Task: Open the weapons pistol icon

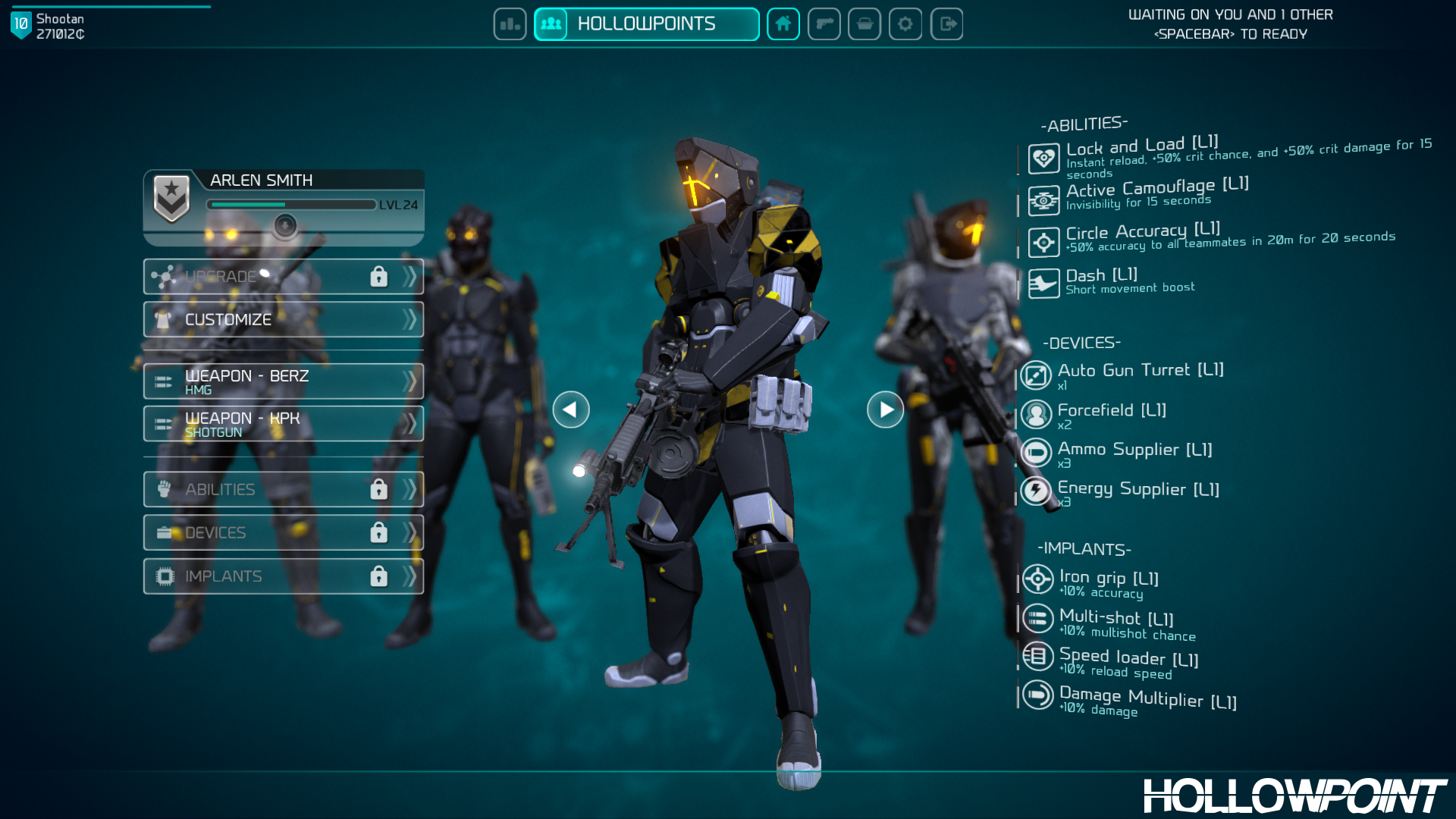Action: (x=824, y=24)
